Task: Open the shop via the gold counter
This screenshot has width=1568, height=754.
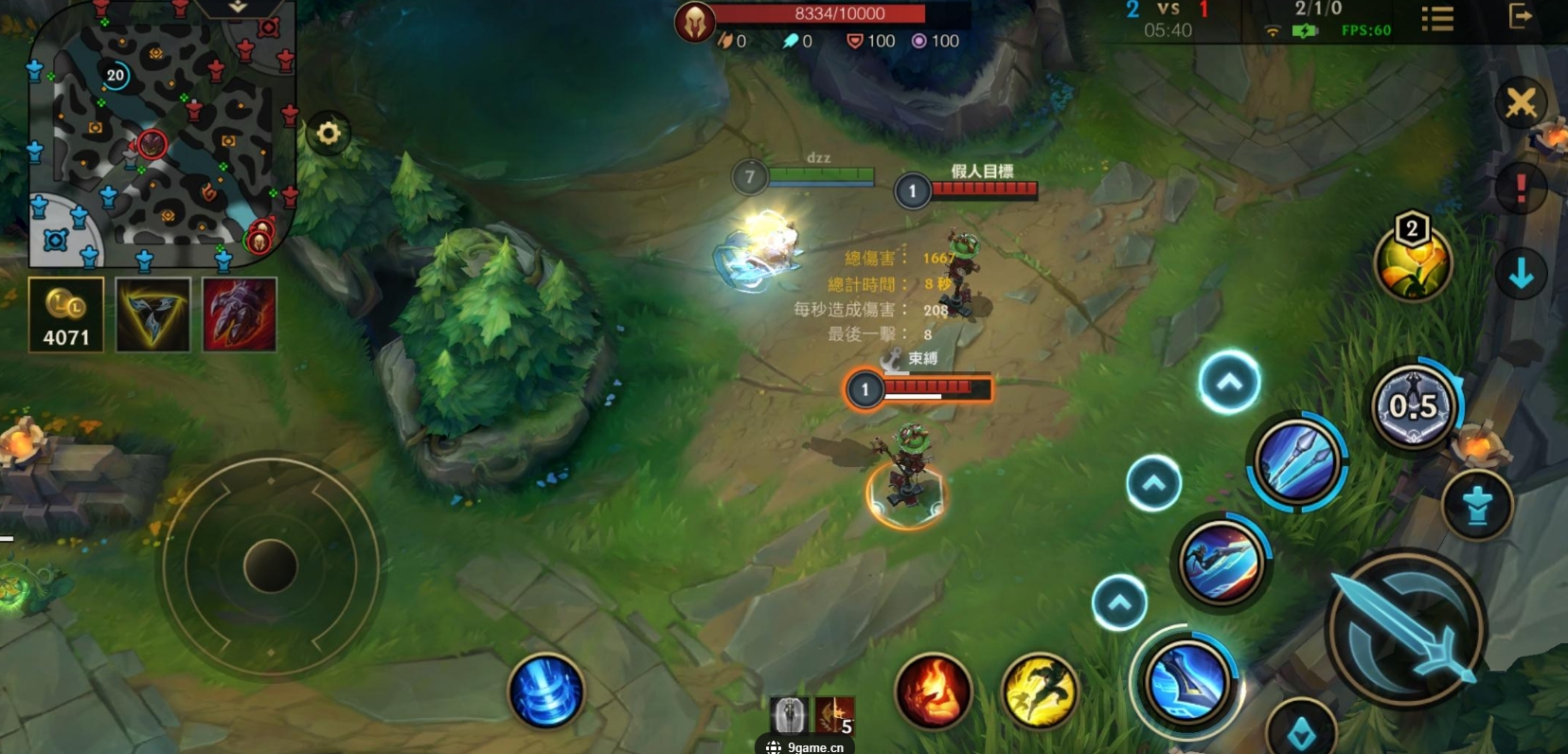Action: (66, 314)
